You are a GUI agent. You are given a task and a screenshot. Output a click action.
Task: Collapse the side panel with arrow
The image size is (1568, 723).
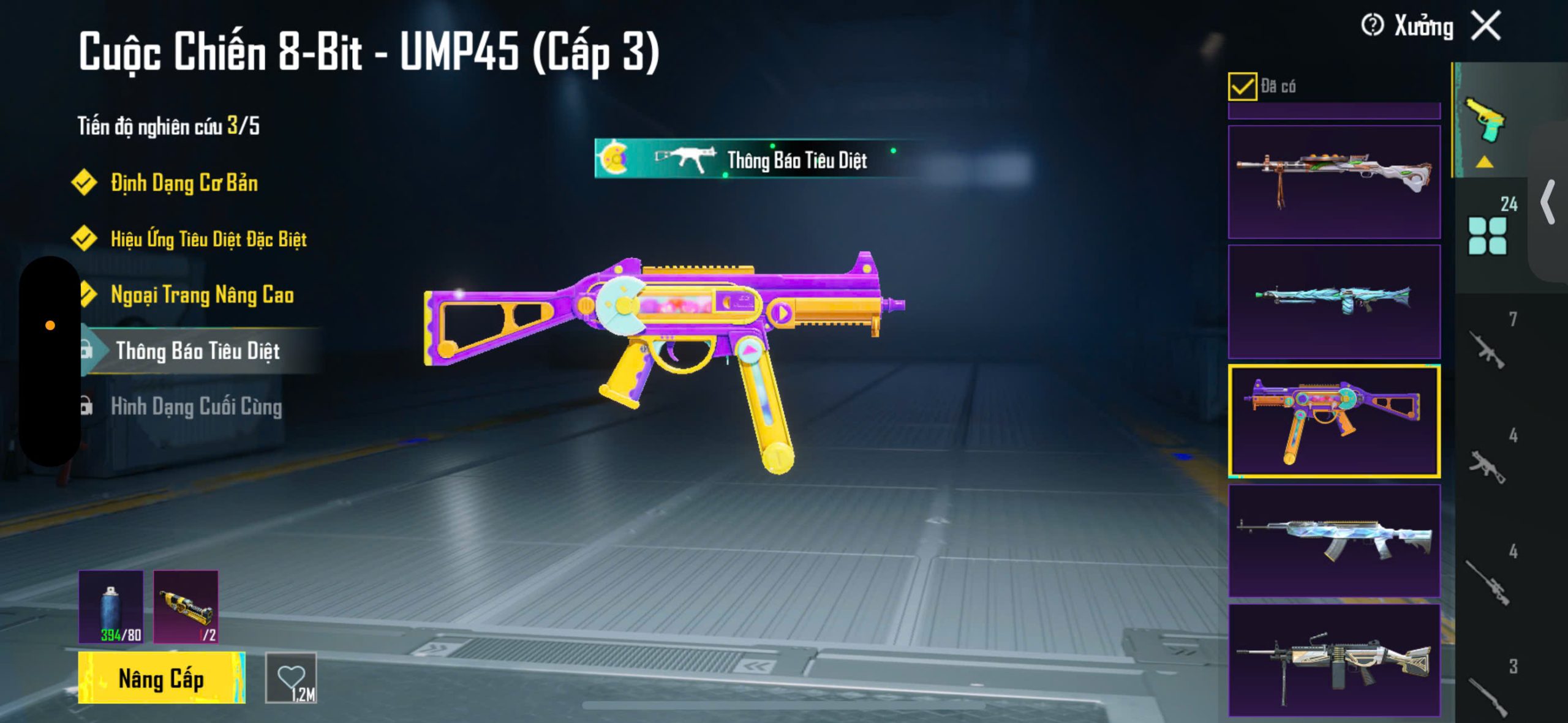[1548, 202]
